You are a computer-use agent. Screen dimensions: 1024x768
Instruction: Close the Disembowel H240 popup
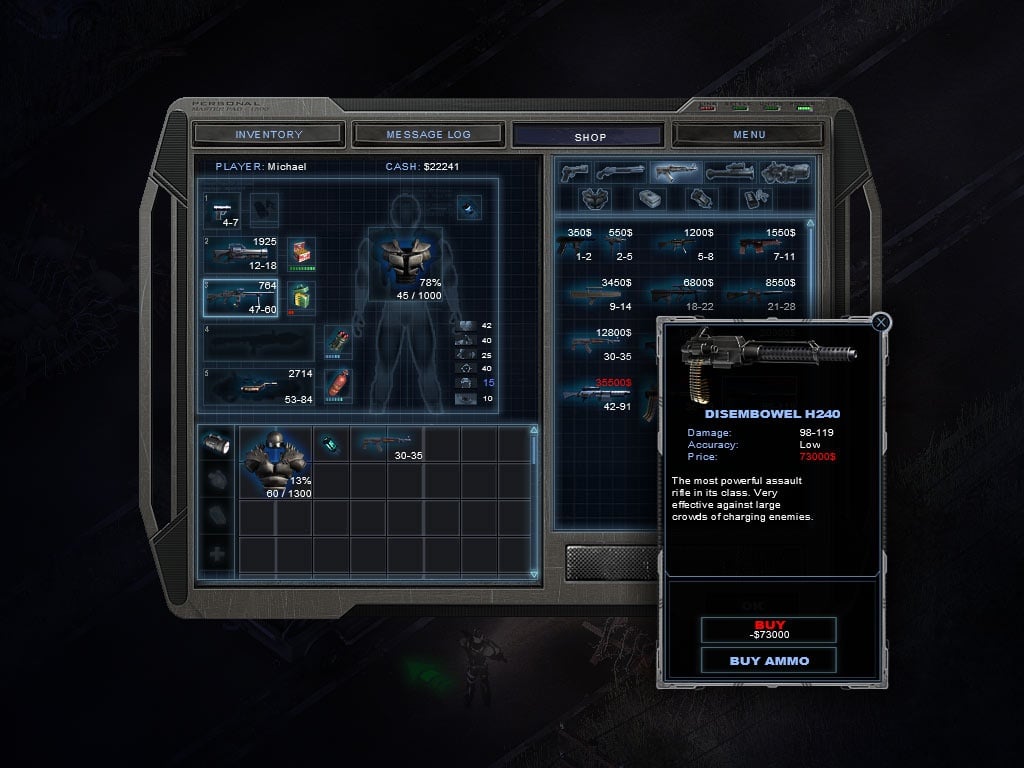[x=881, y=322]
